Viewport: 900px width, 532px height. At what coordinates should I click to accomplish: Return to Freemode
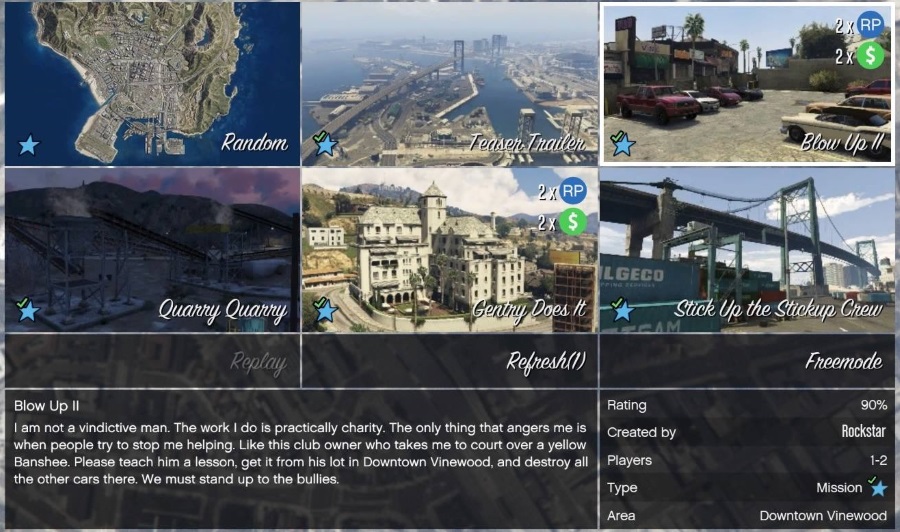747,361
